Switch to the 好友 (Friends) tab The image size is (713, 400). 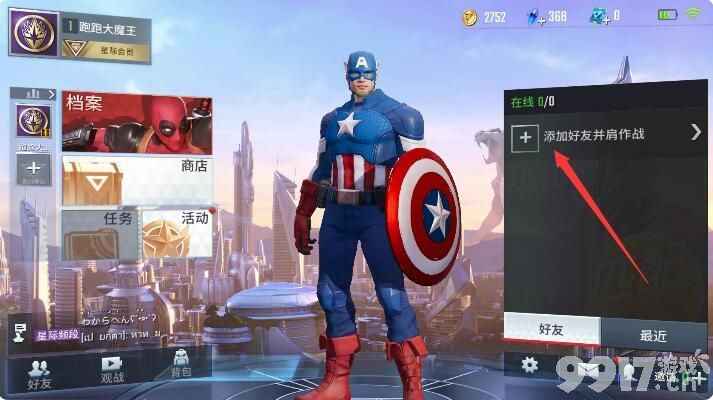(x=551, y=329)
